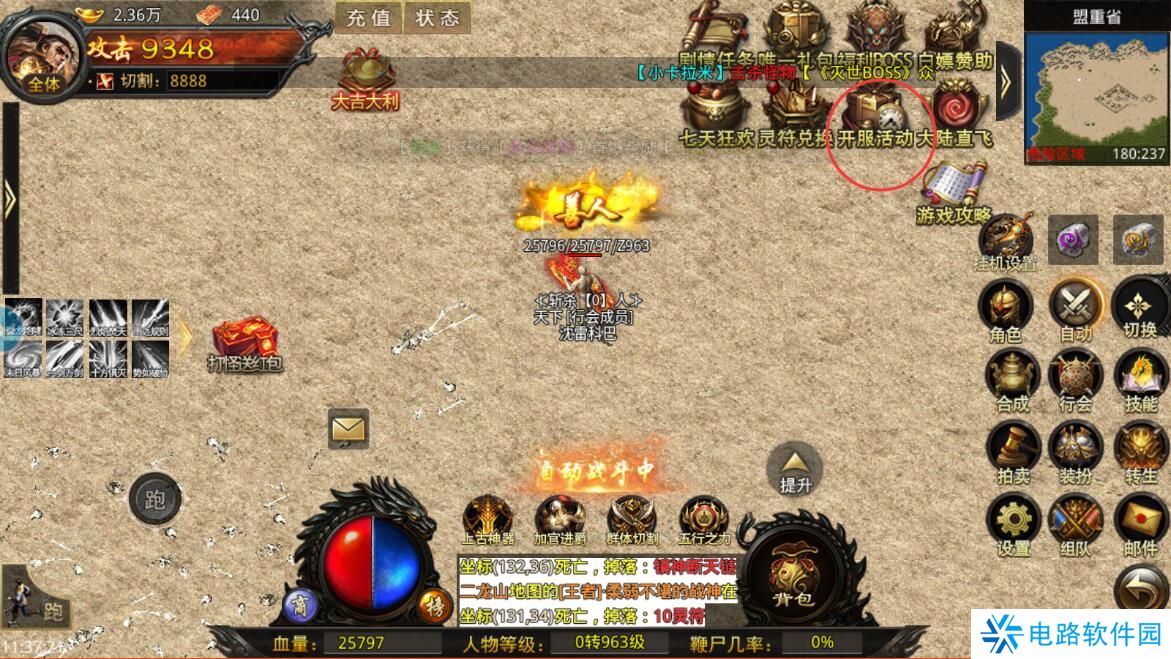Open the envelope message notification

(348, 429)
